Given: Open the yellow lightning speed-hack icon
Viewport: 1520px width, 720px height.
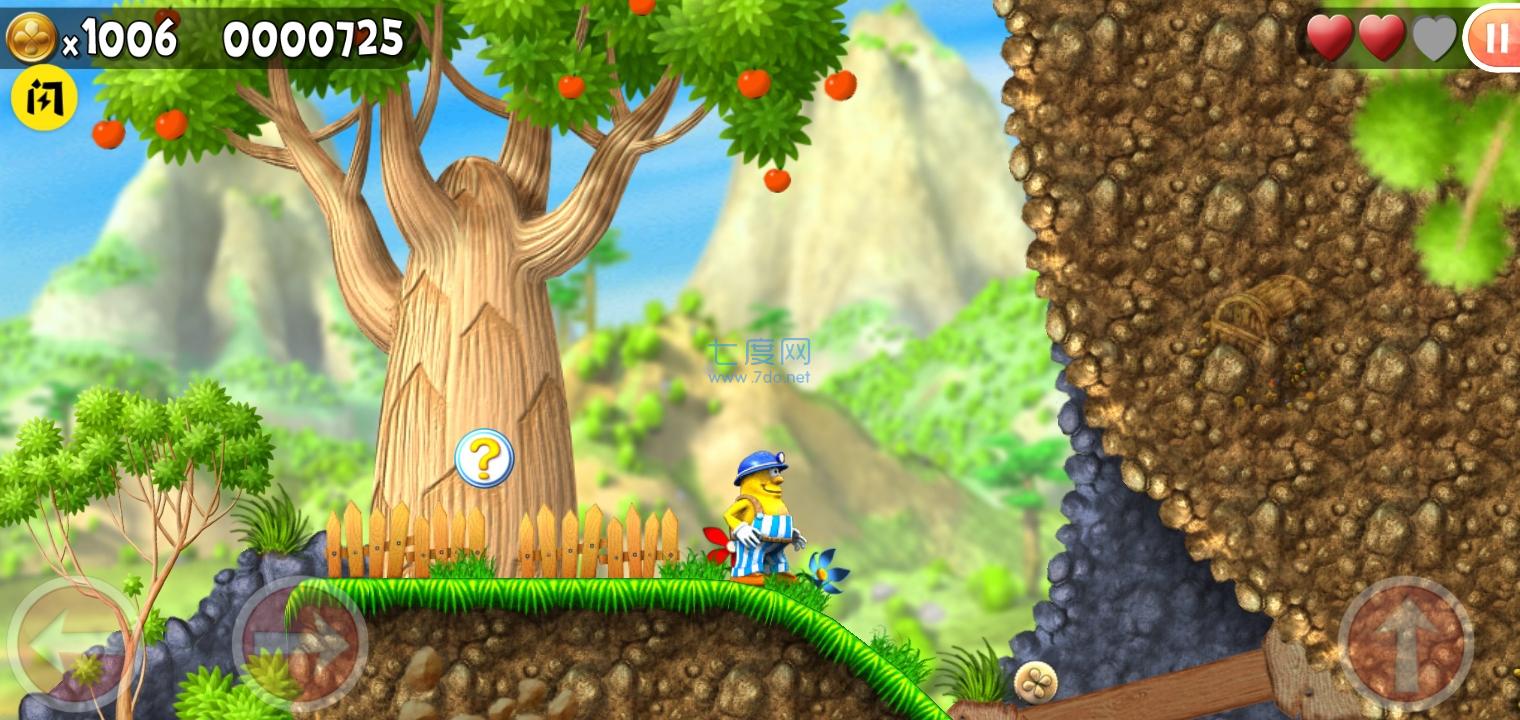Looking at the screenshot, I should (43, 96).
